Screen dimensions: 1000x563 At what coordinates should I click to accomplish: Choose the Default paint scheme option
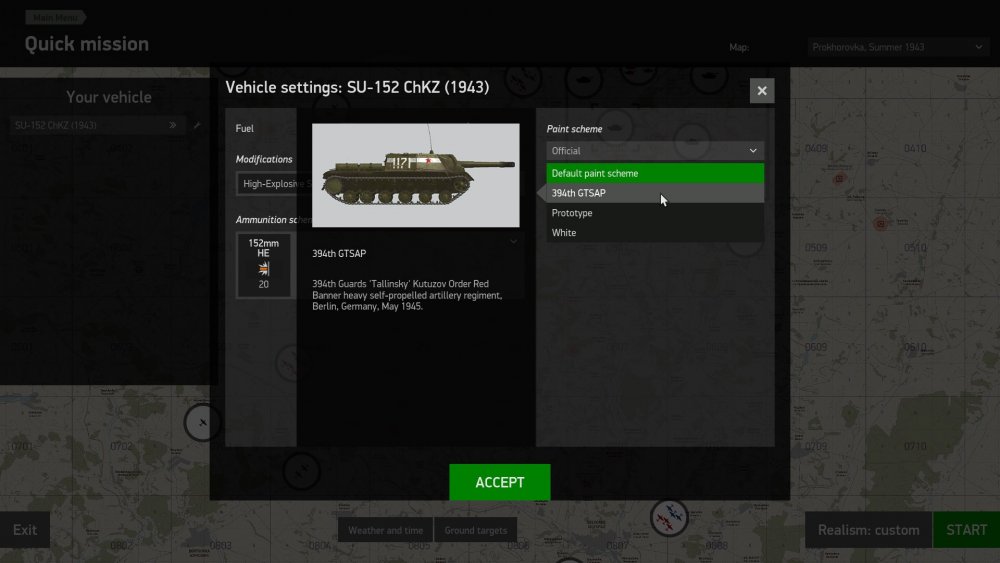[655, 173]
